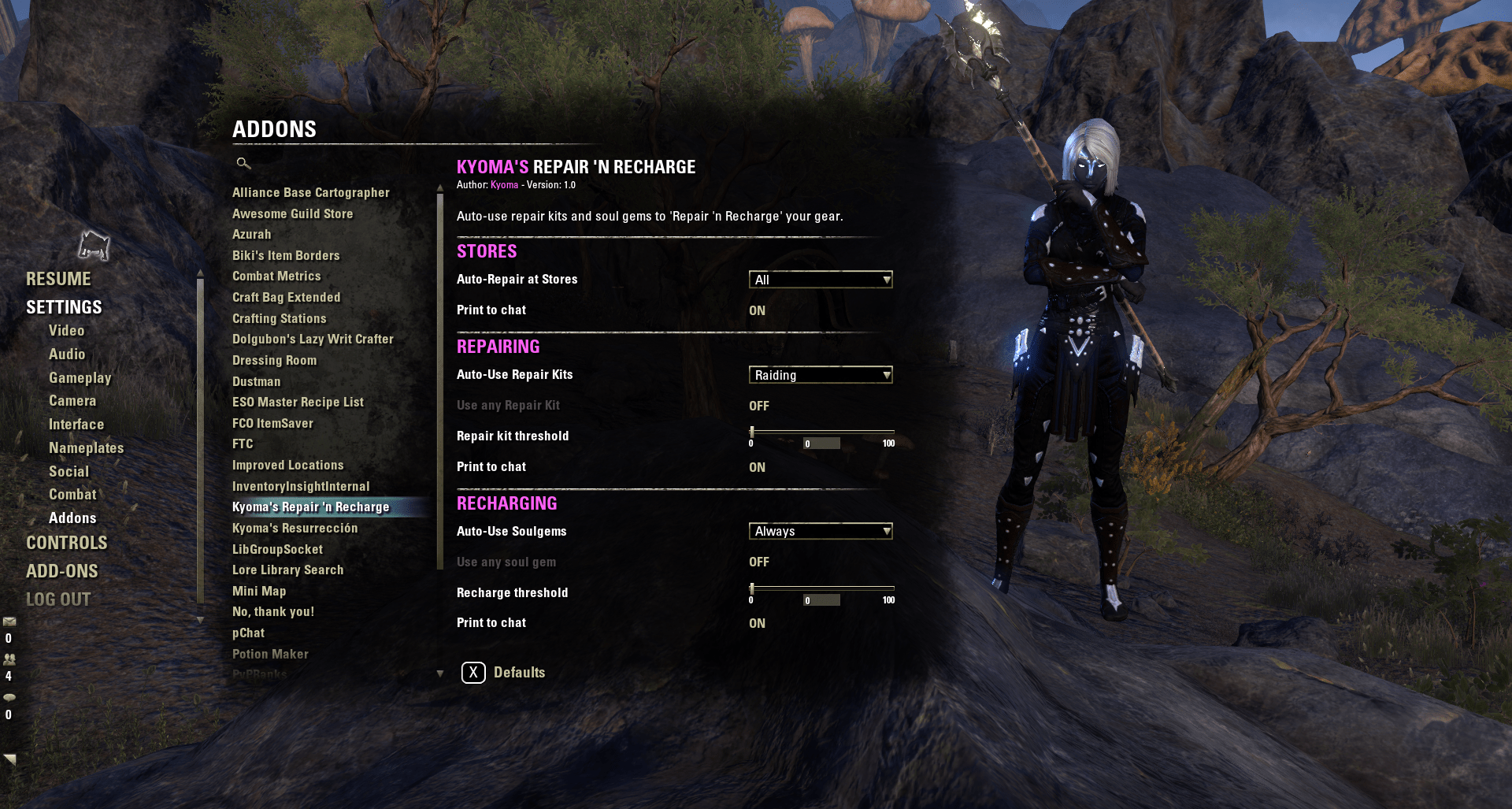
Task: Toggle Print to chat under RECHARGING
Action: (758, 622)
